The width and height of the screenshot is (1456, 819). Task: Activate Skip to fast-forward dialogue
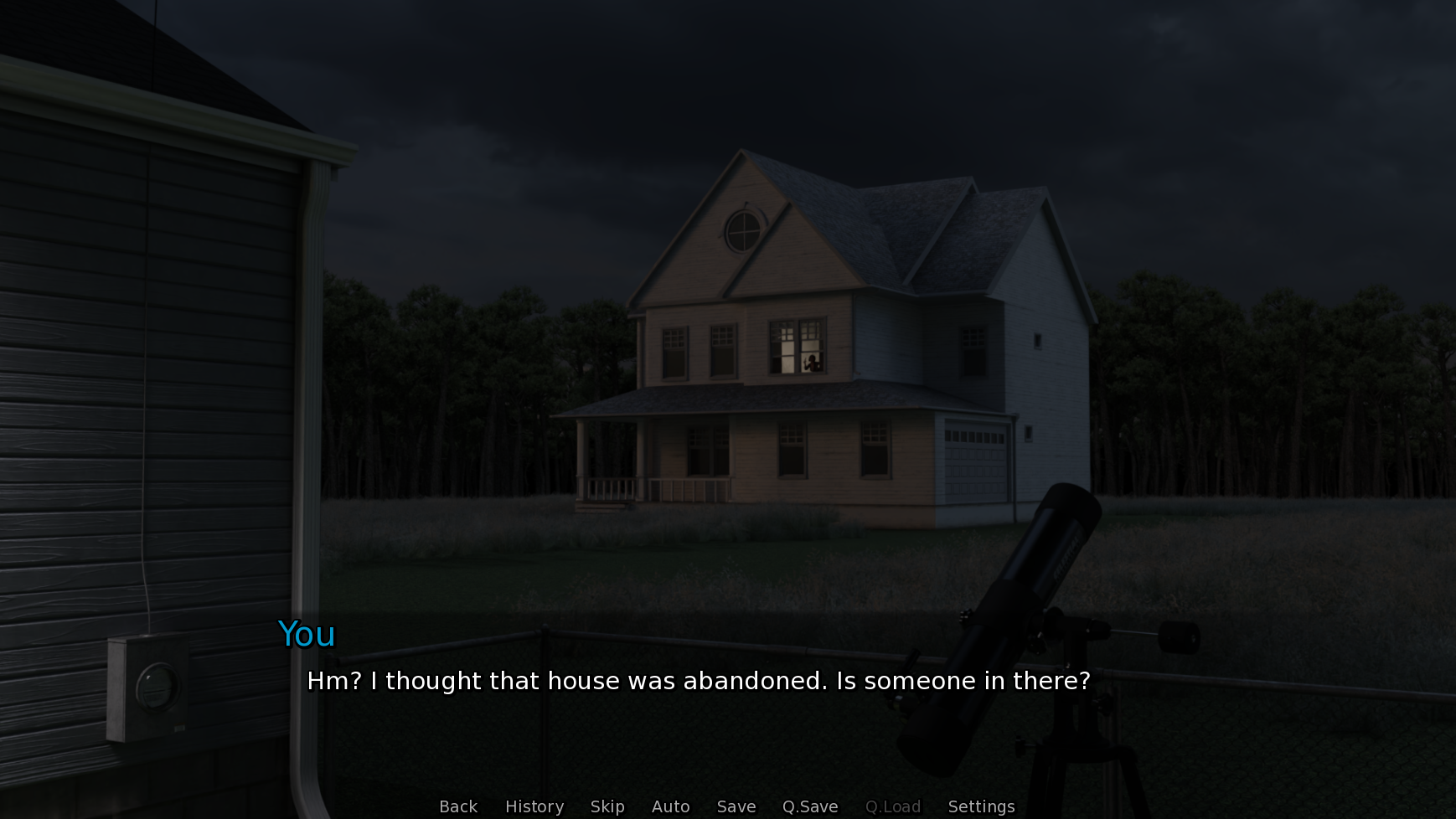tap(607, 806)
